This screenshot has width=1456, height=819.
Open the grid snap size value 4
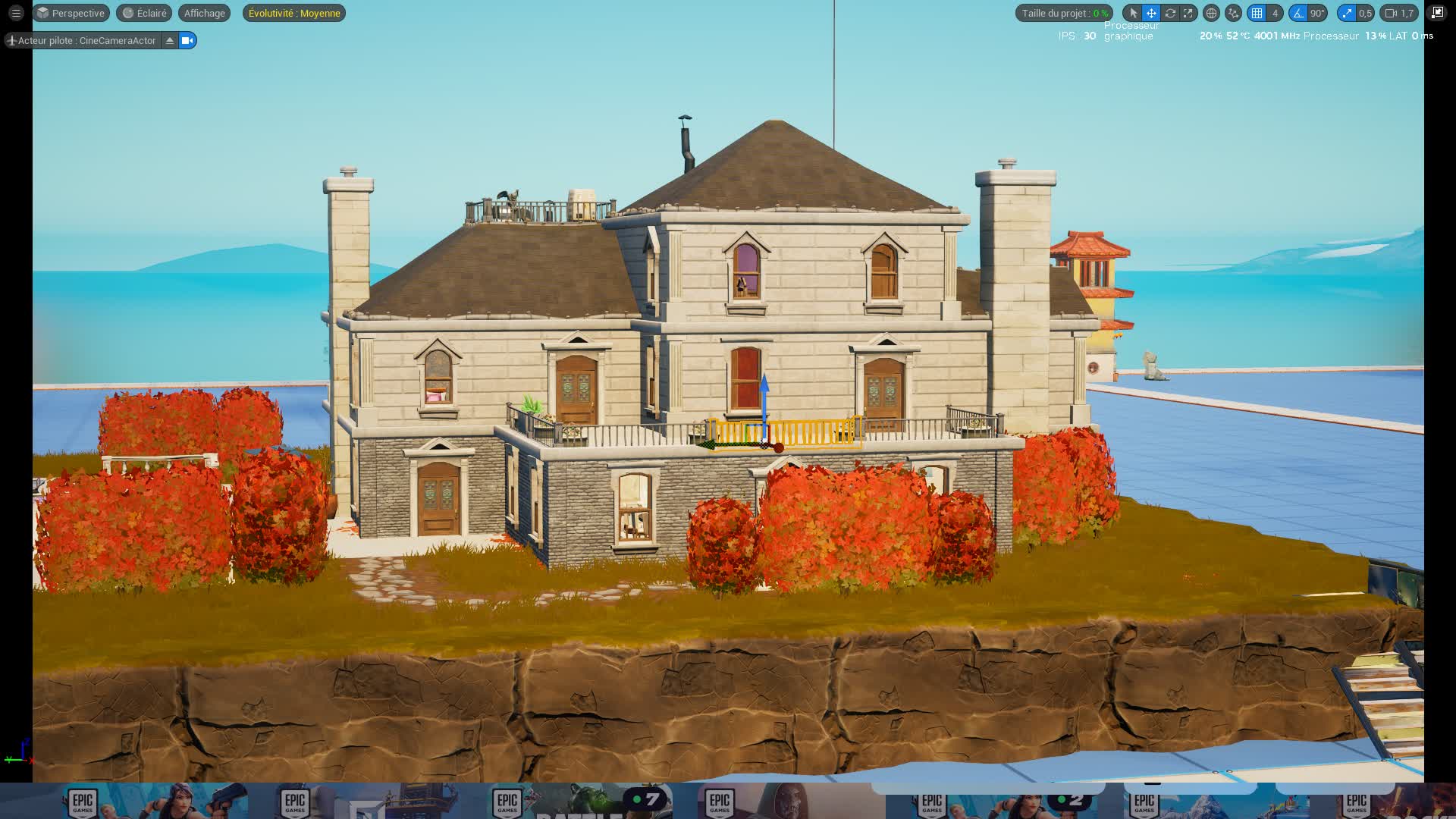pyautogui.click(x=1275, y=13)
